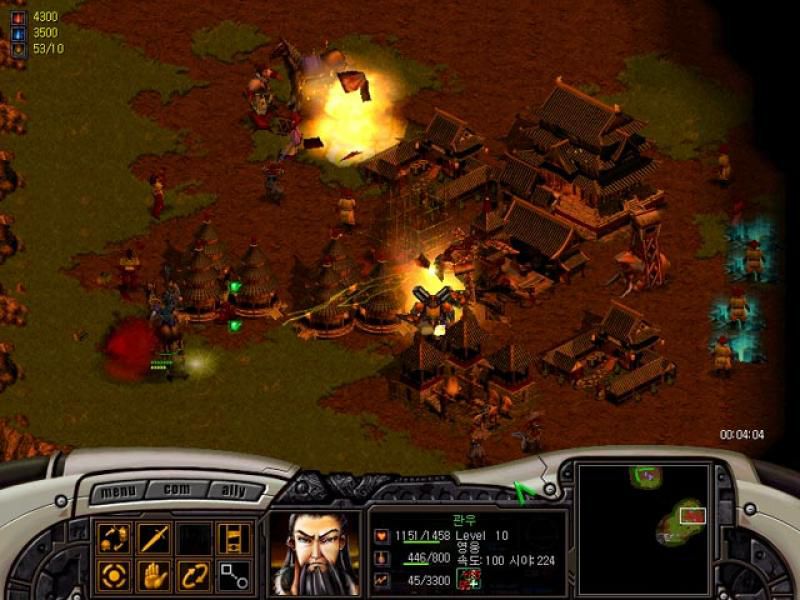The width and height of the screenshot is (800, 600).
Task: Activate the sword attack command
Action: click(153, 538)
